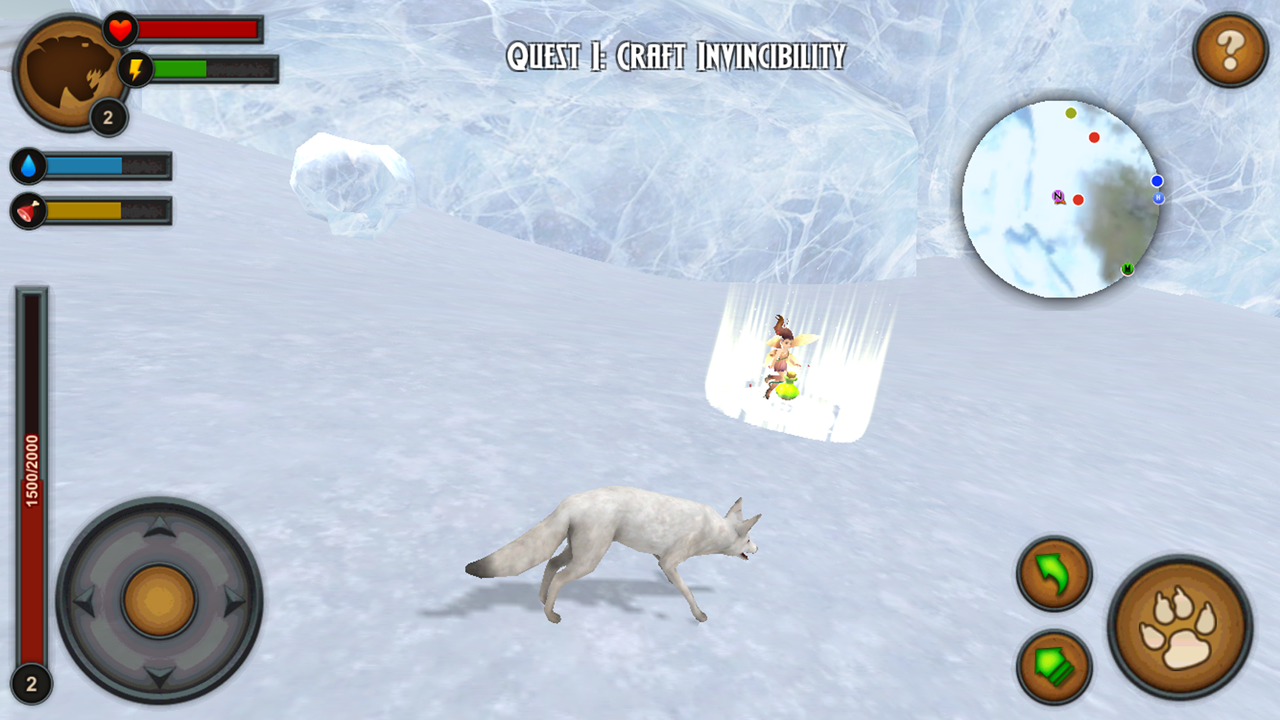Tap the green triple-arrow run boost button
This screenshot has width=1280, height=720.
pyautogui.click(x=1051, y=666)
